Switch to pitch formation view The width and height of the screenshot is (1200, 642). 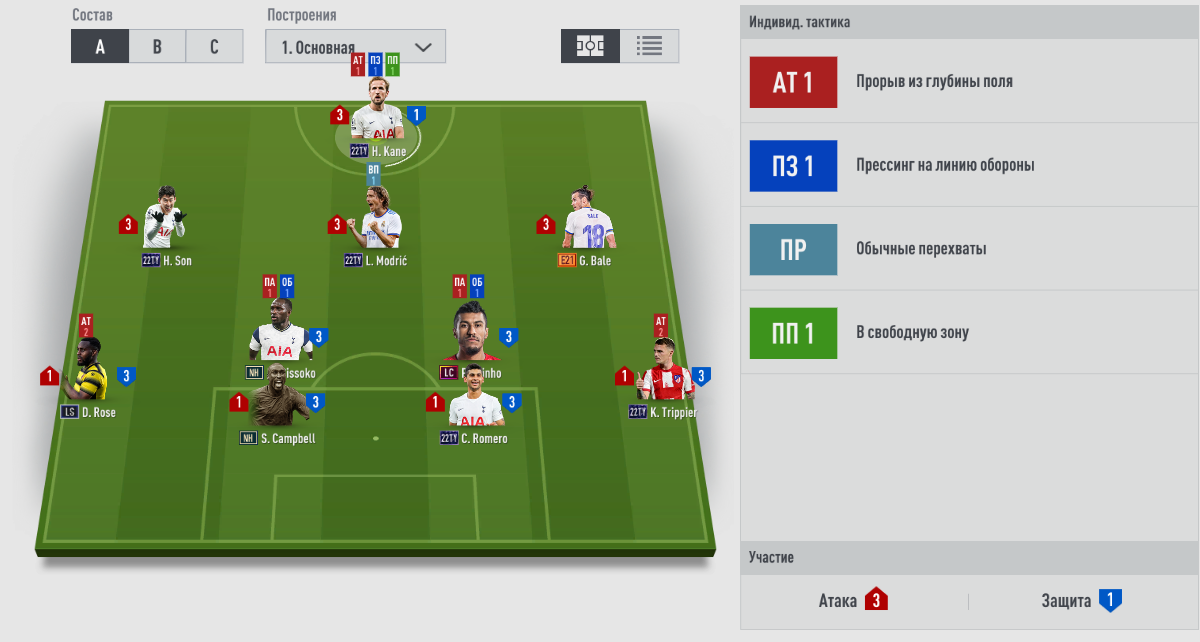pyautogui.click(x=591, y=46)
